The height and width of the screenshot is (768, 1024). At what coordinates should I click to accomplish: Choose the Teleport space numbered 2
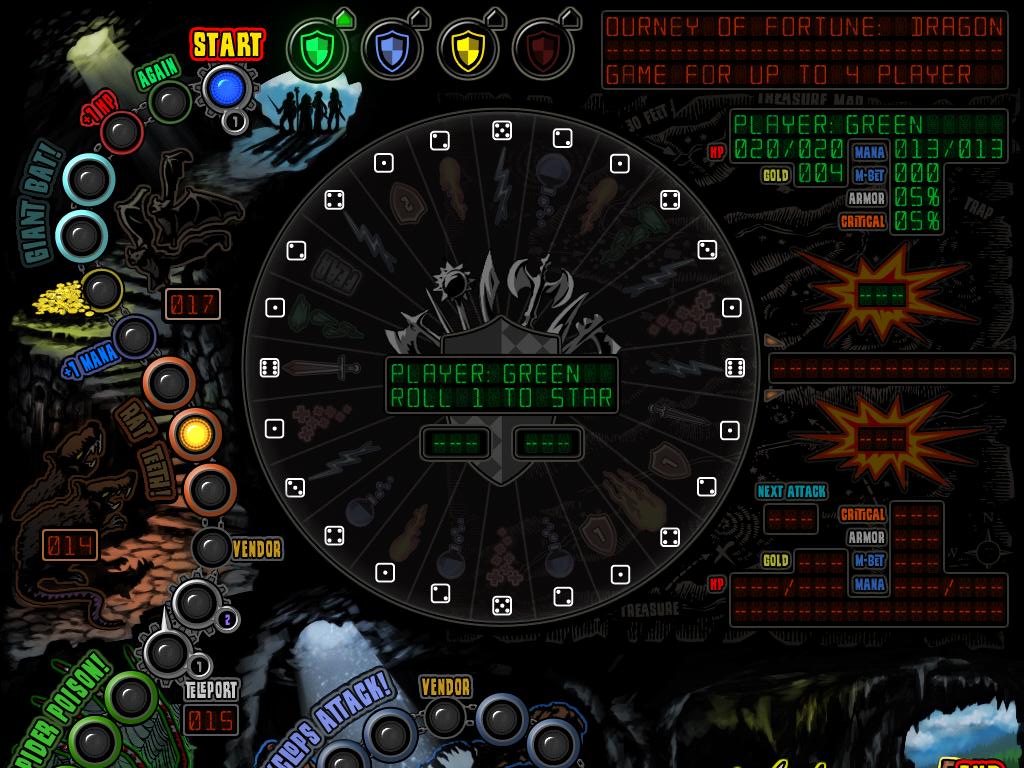click(196, 601)
